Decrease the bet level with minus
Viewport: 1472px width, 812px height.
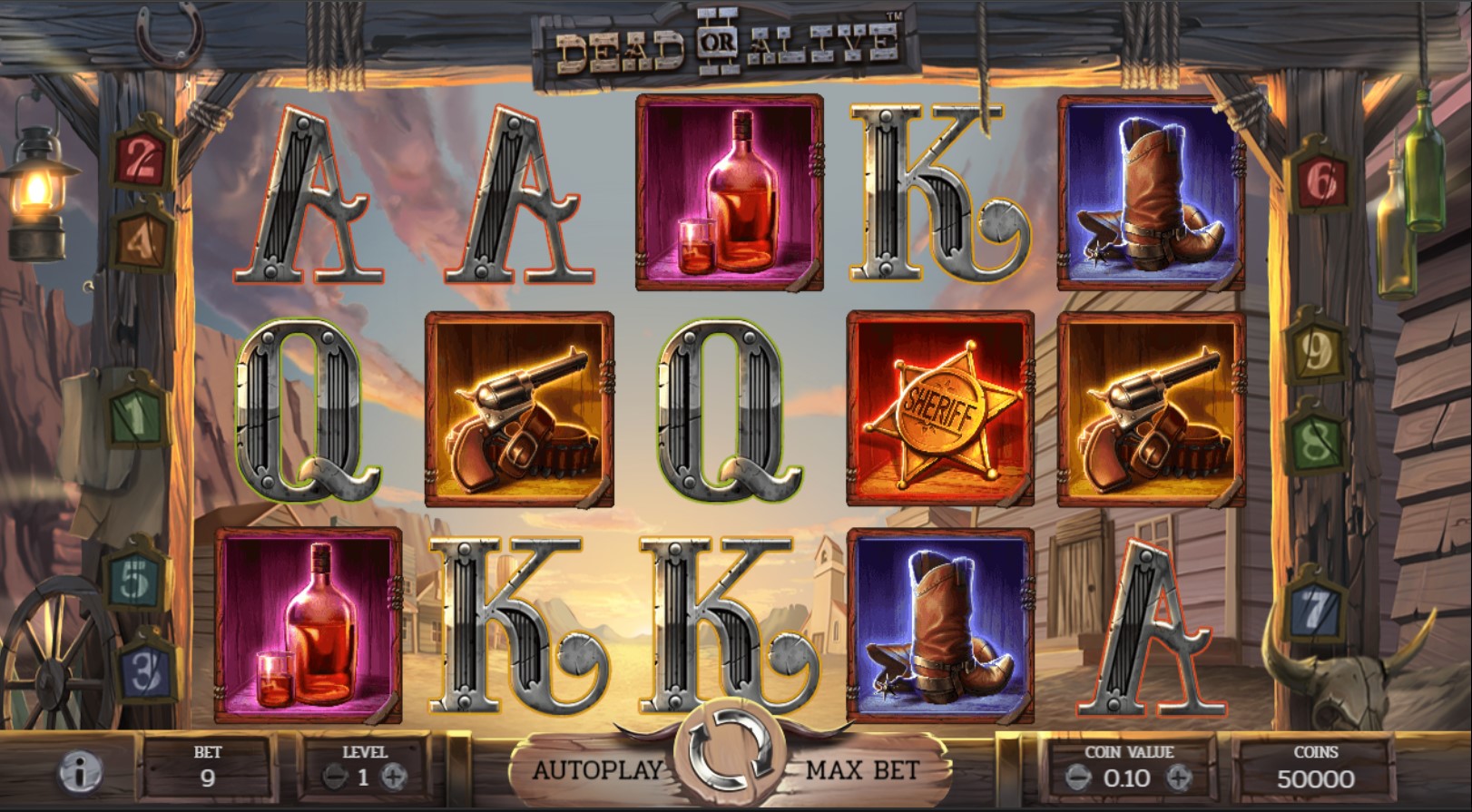[x=334, y=777]
